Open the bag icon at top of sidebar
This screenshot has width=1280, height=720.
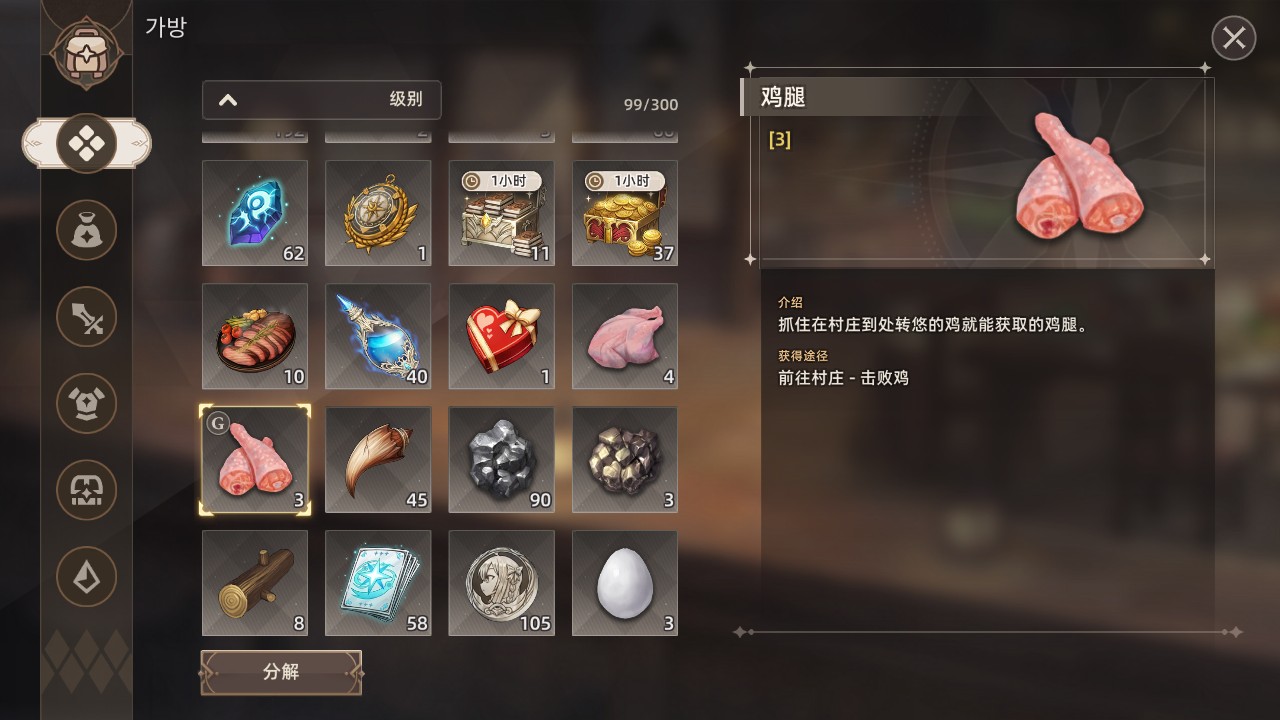click(x=86, y=48)
